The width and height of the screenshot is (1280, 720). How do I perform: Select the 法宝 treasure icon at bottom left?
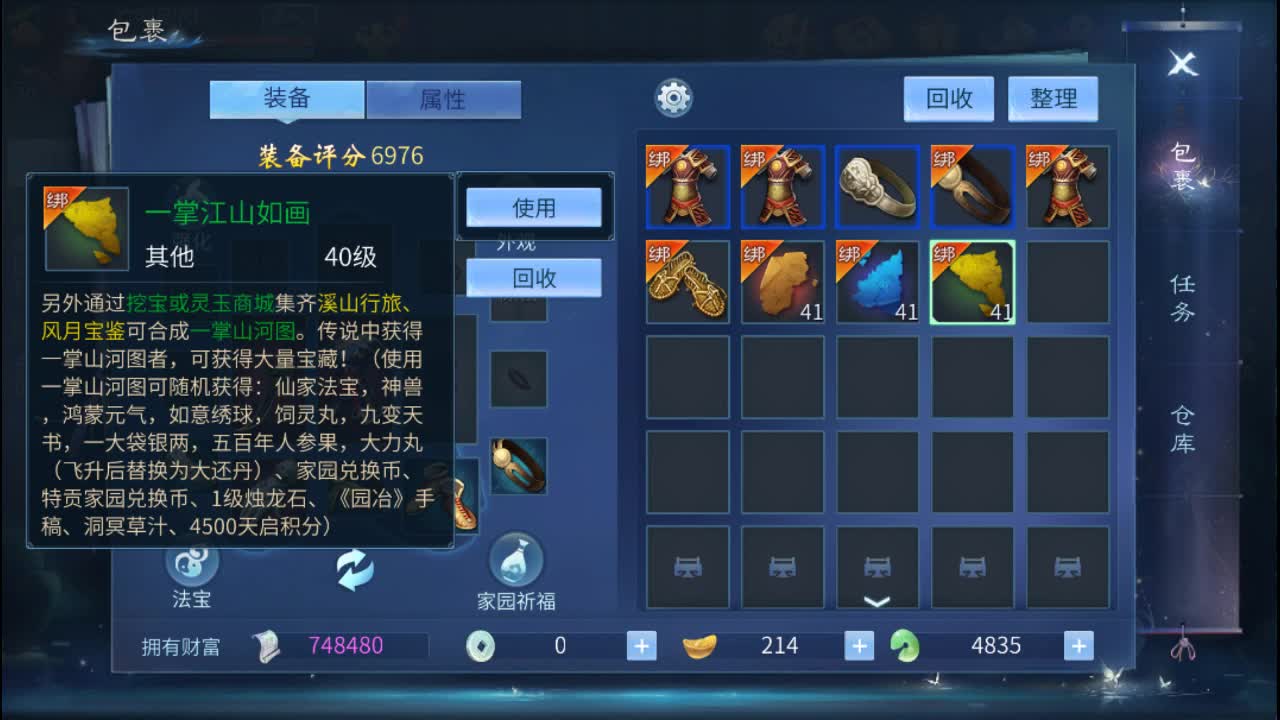coord(190,565)
